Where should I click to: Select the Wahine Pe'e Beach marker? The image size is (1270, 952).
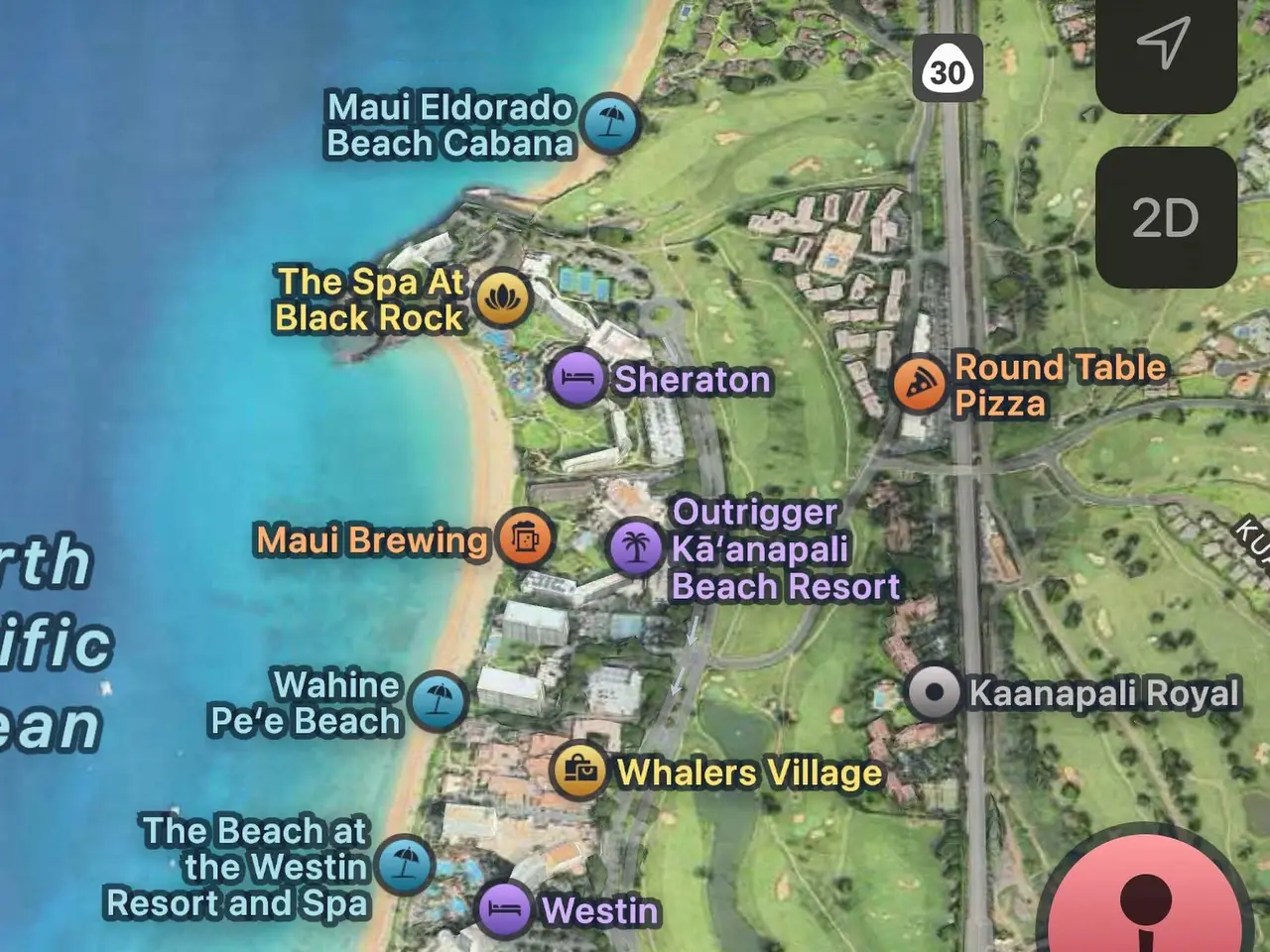pyautogui.click(x=438, y=701)
